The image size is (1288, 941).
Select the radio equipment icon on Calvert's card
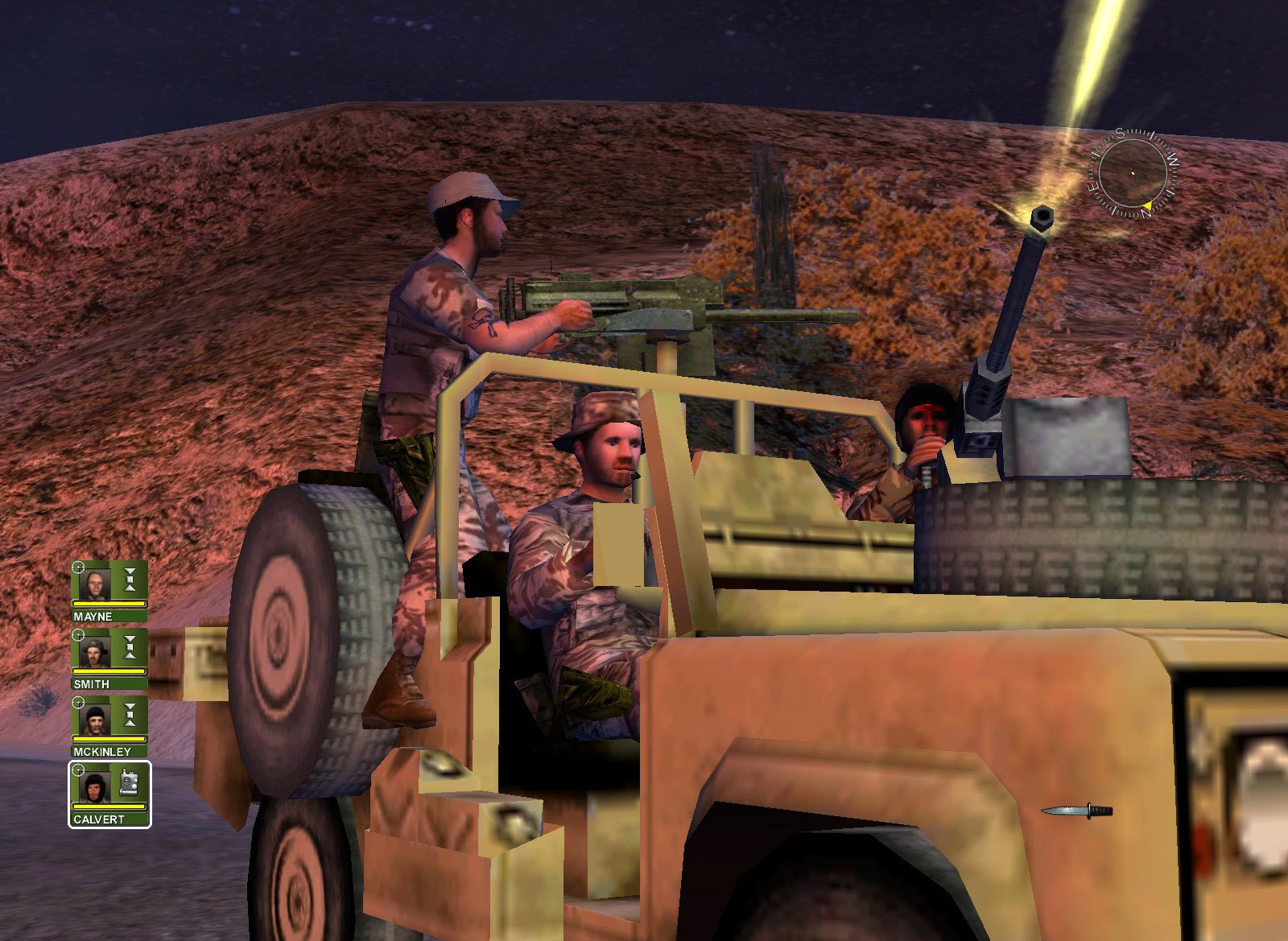point(127,782)
